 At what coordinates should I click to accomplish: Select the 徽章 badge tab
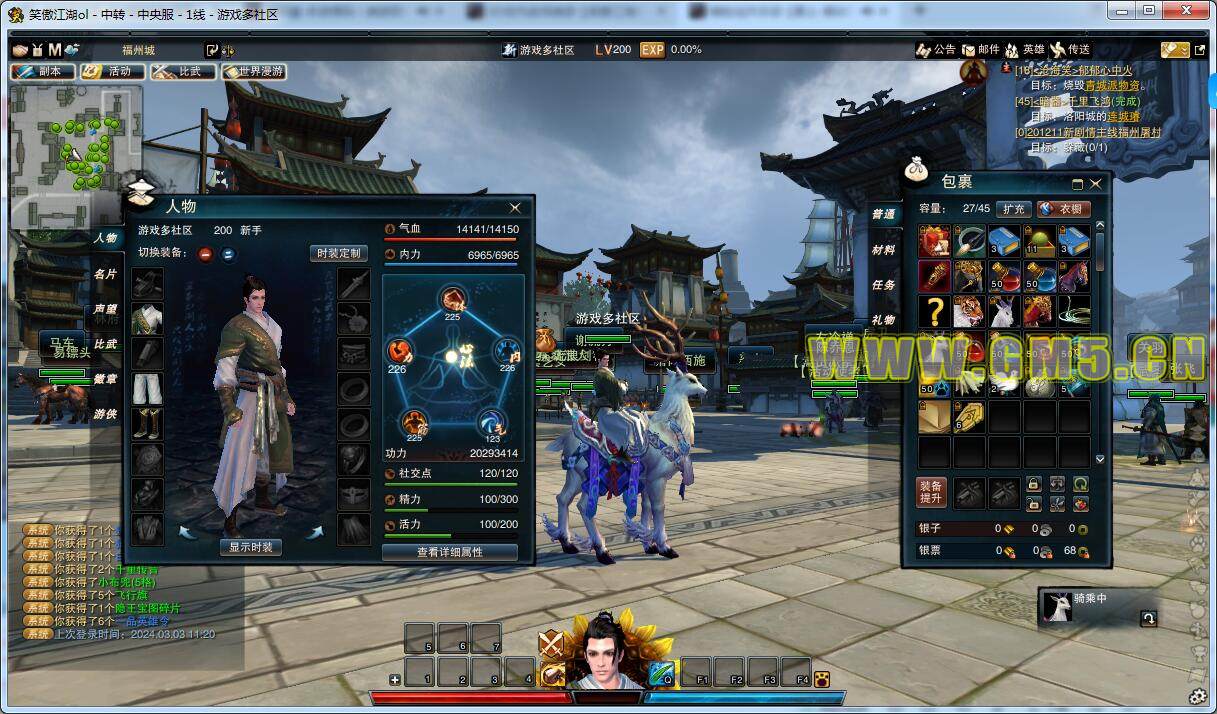click(x=105, y=379)
